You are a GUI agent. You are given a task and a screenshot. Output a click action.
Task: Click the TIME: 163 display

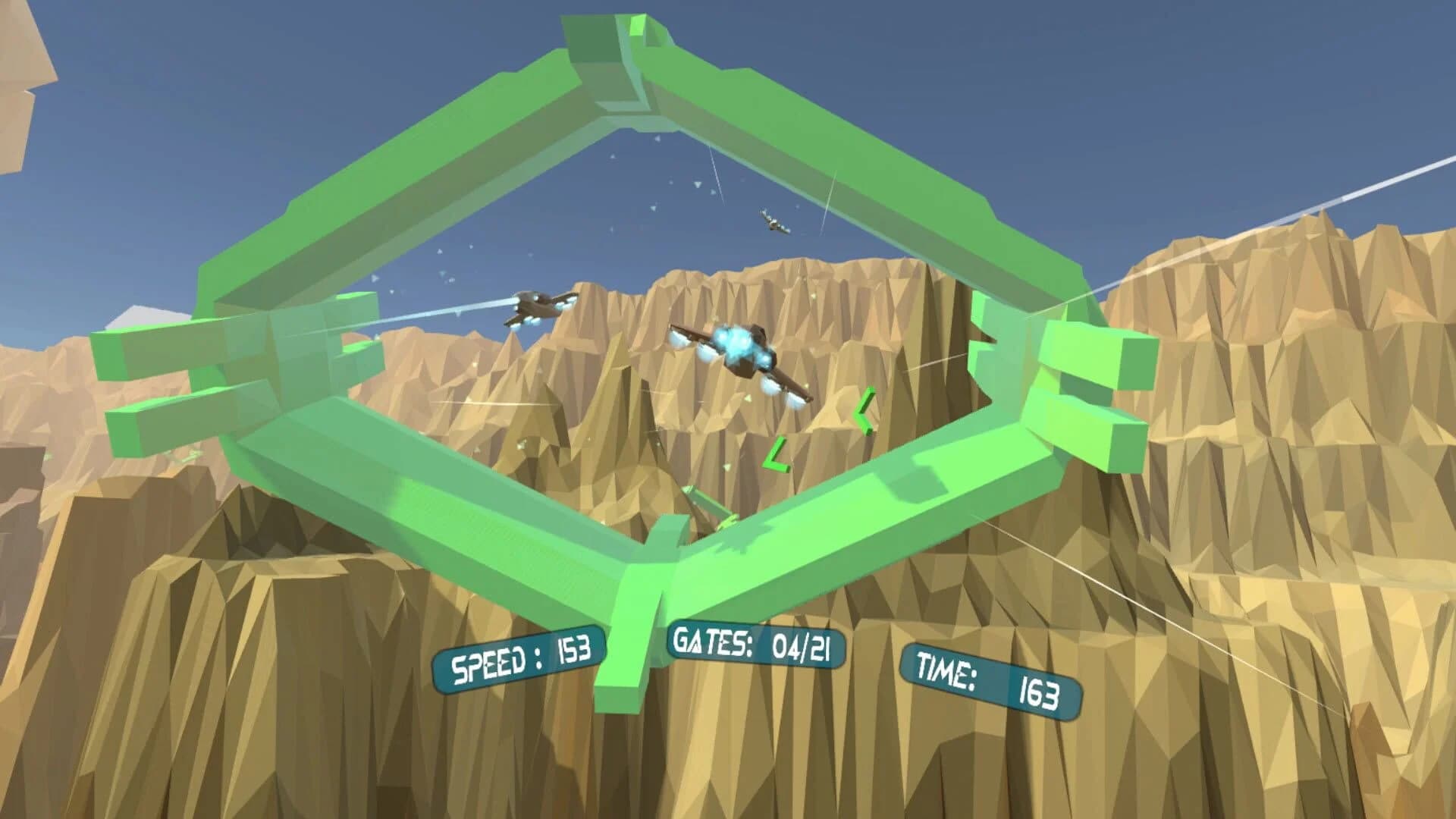[x=990, y=681]
